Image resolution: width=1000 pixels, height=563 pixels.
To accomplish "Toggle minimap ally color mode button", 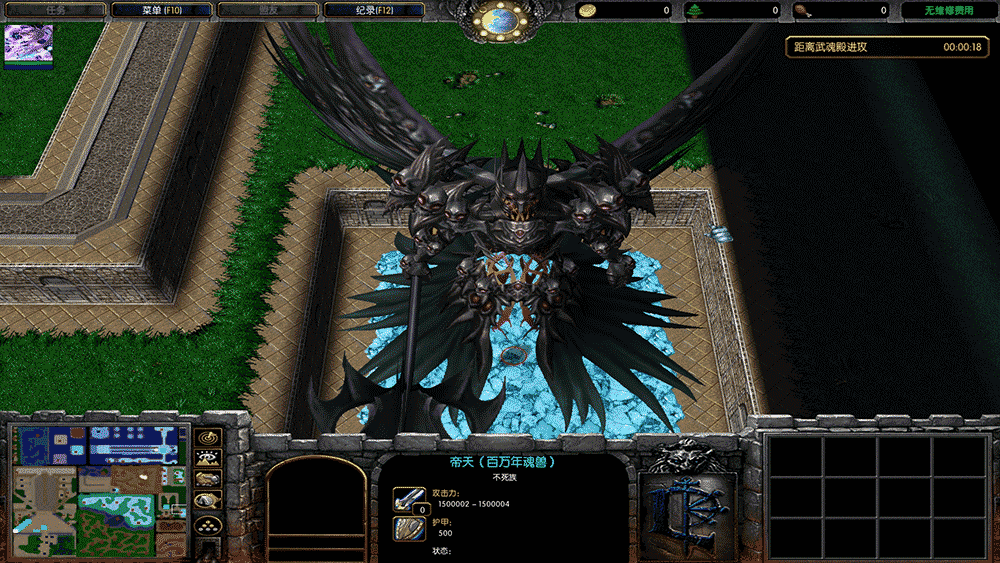I will (208, 480).
